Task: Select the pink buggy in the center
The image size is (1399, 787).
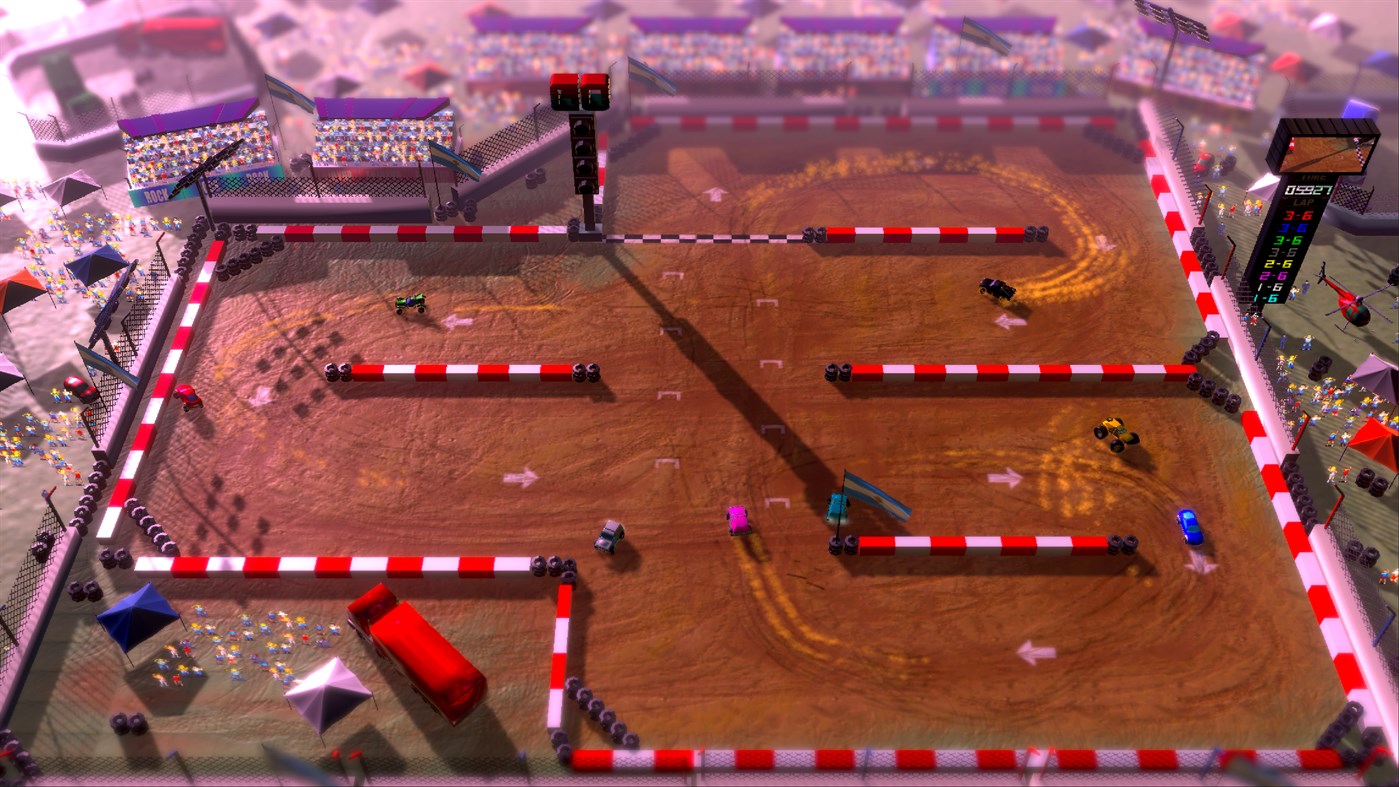Action: [737, 518]
